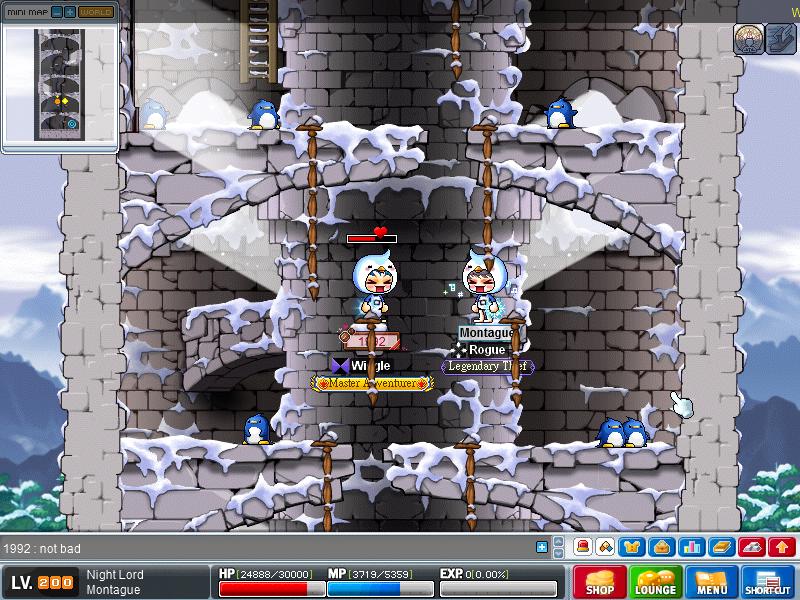This screenshot has height=600, width=800.
Task: Open the equipment shirt icon
Action: click(632, 547)
